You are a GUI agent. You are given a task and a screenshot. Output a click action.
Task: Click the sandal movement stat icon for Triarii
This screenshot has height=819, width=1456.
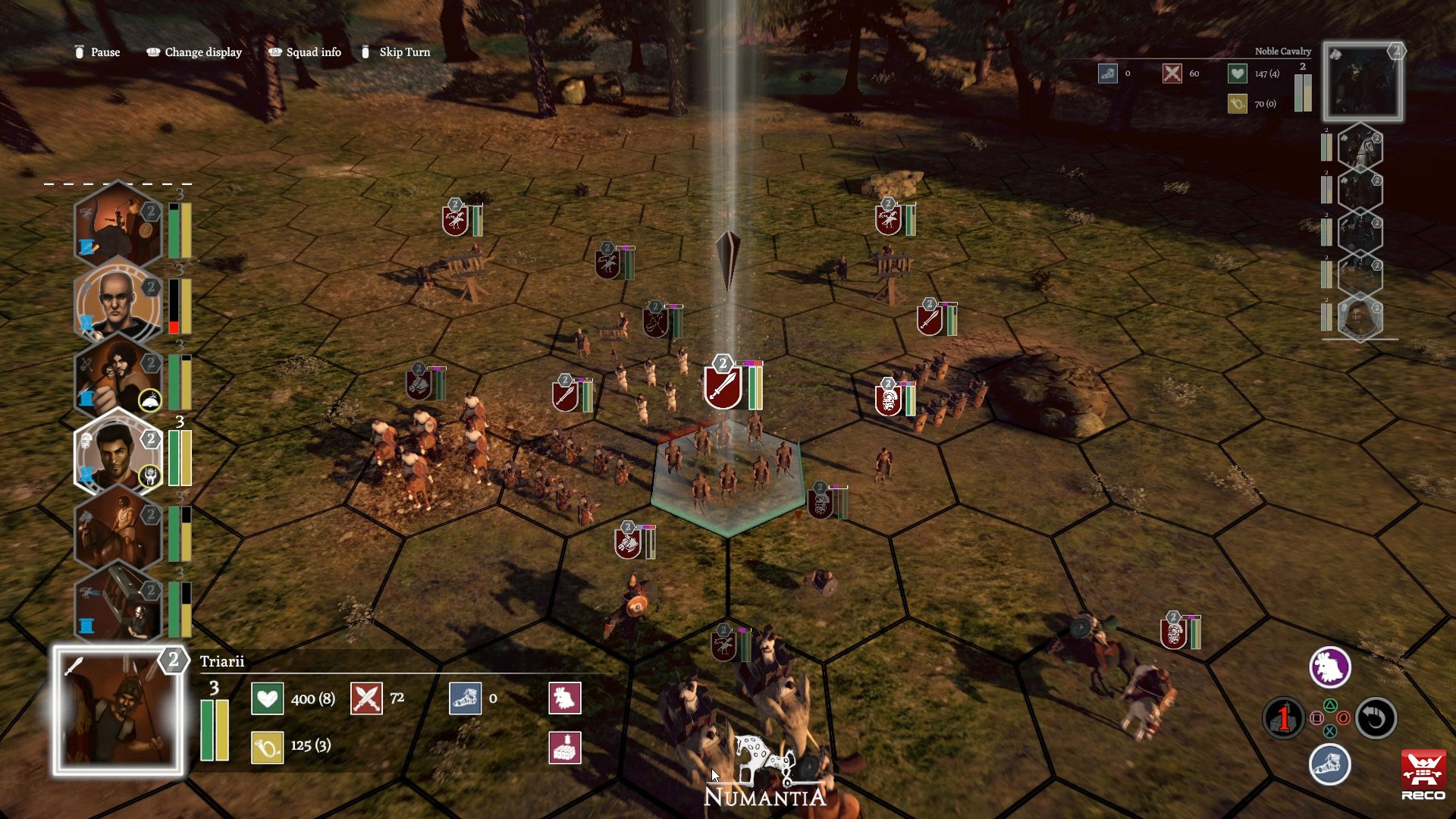466,698
